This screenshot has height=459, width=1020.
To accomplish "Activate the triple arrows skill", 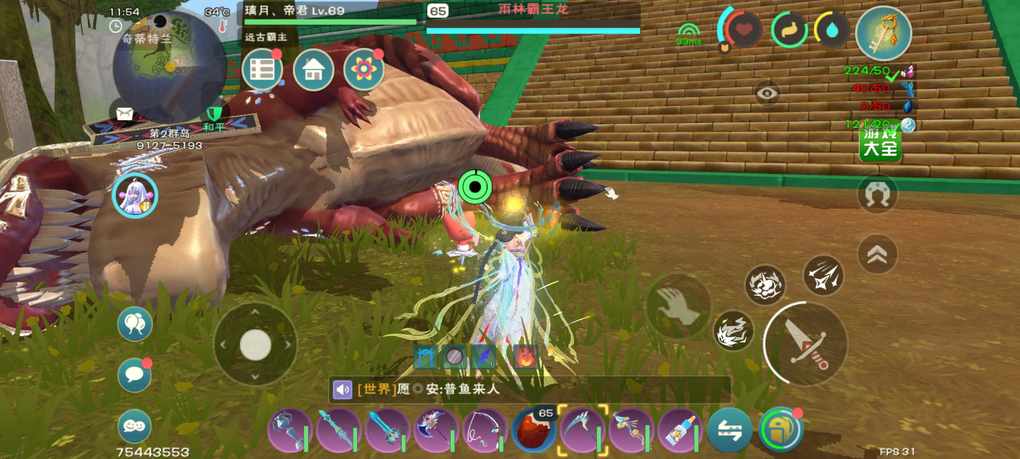I will coord(823,275).
